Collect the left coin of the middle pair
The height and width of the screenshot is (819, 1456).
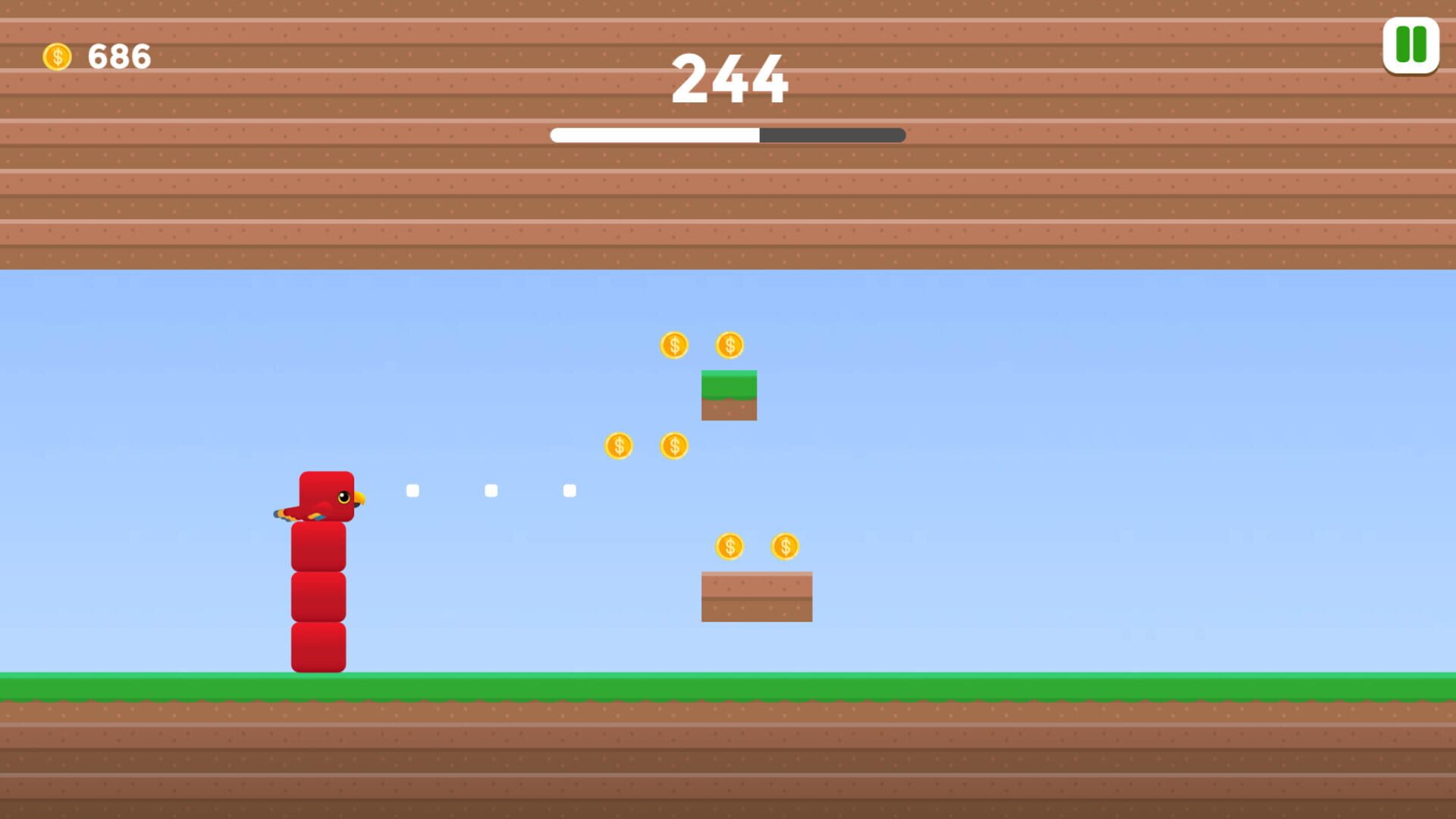click(618, 445)
